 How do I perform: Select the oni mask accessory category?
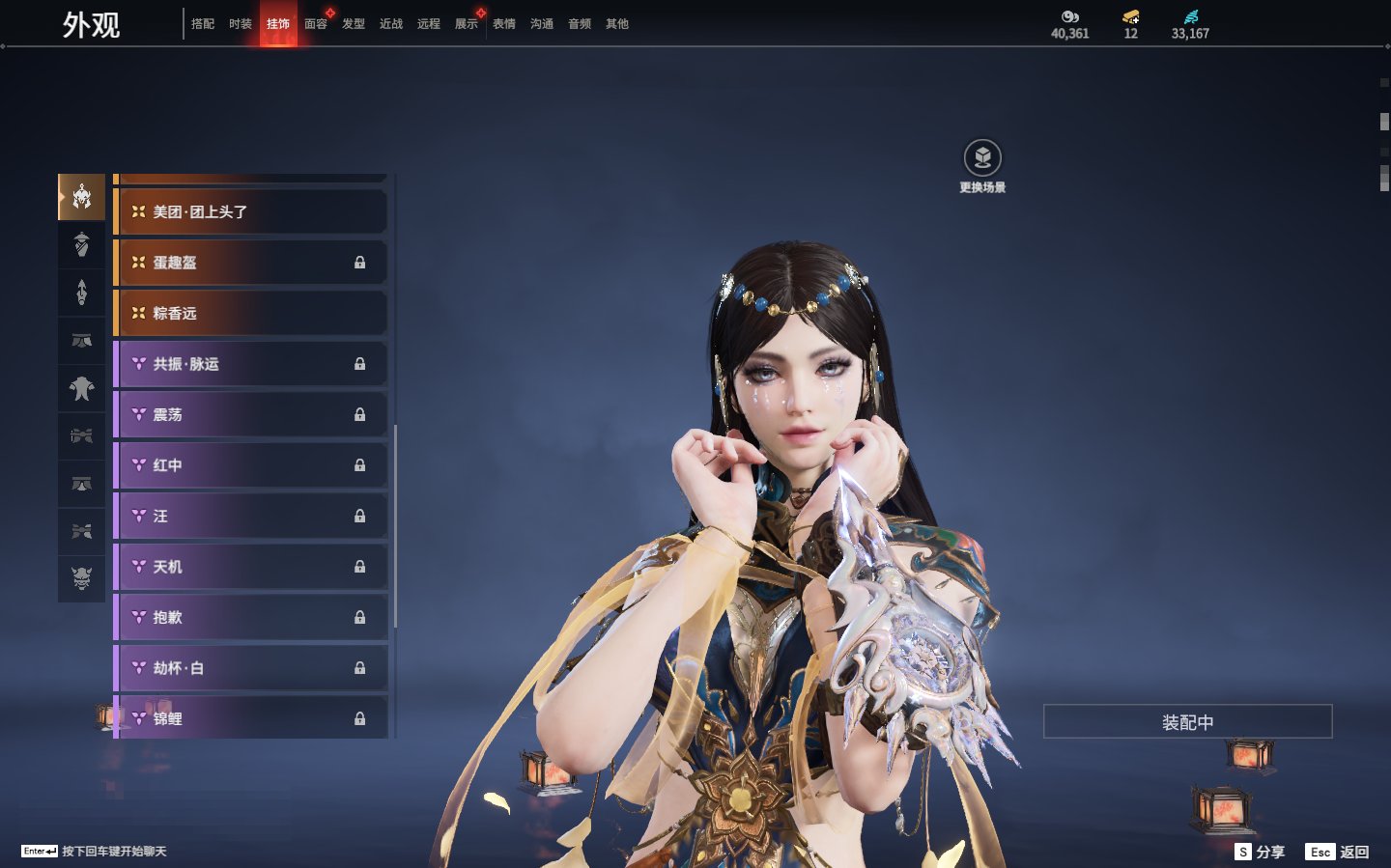82,578
